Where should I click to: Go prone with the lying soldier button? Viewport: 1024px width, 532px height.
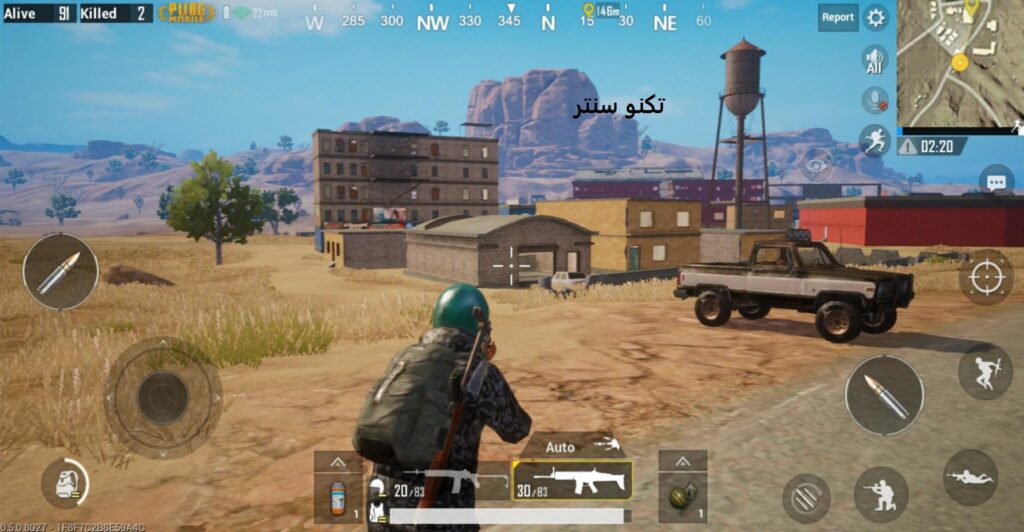[969, 477]
